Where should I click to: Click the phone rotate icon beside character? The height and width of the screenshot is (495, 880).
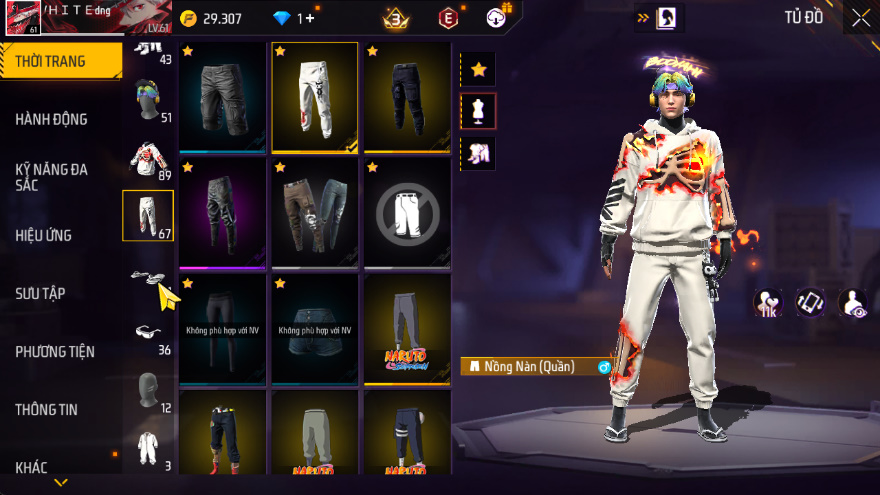810,303
